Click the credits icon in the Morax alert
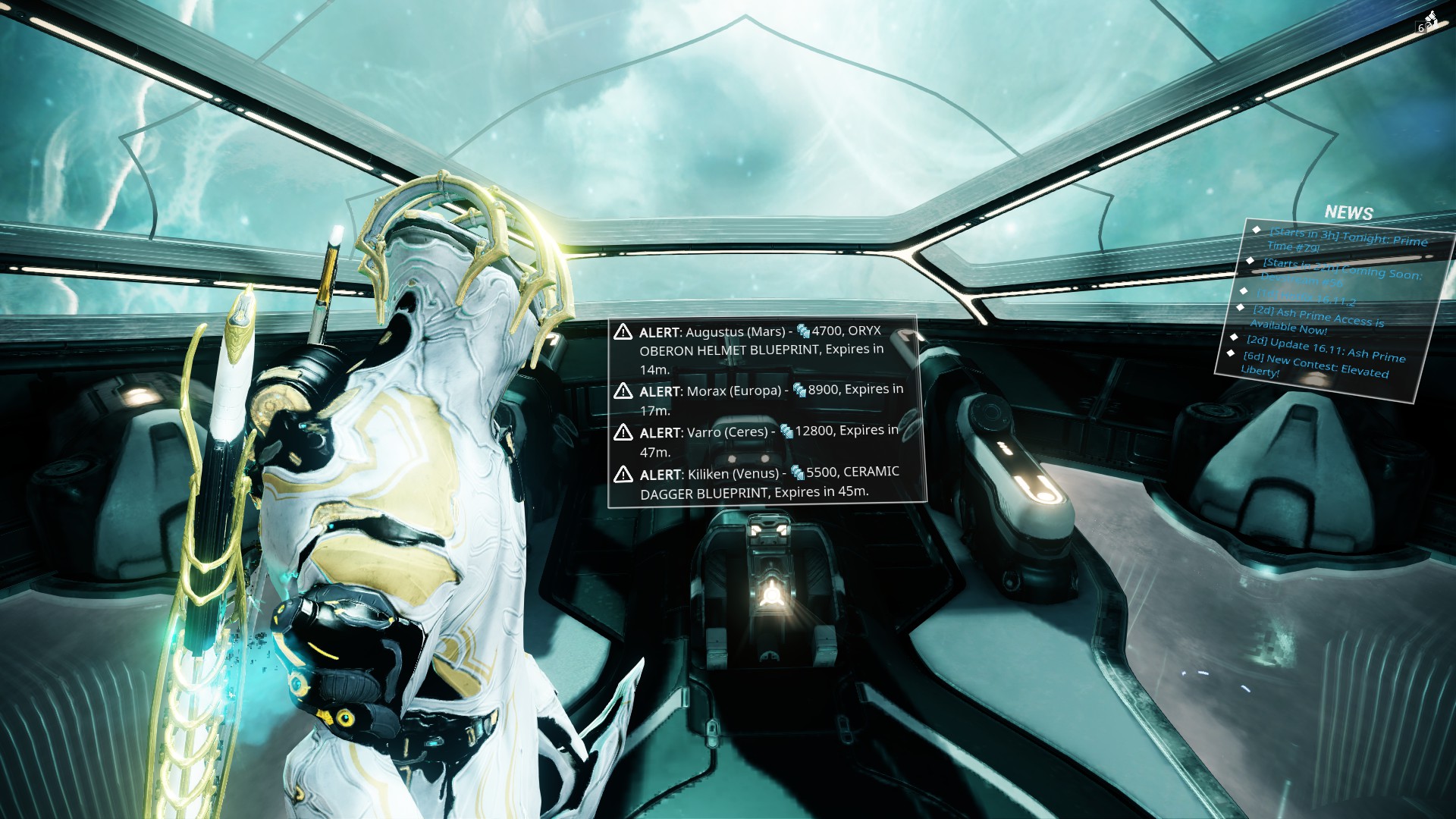Viewport: 1456px width, 819px height. tap(798, 389)
